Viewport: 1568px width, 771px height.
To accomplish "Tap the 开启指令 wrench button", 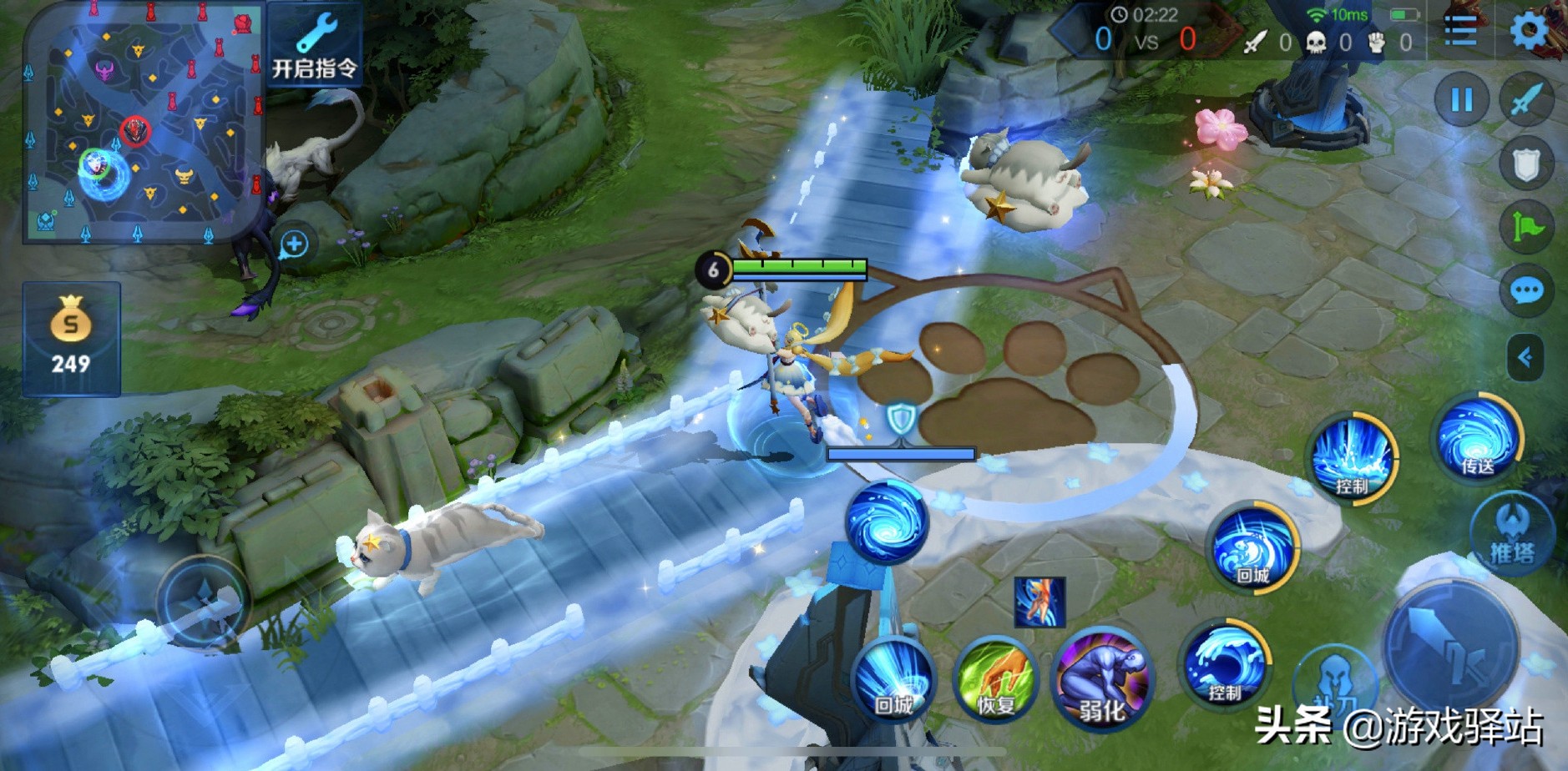I will [x=315, y=44].
